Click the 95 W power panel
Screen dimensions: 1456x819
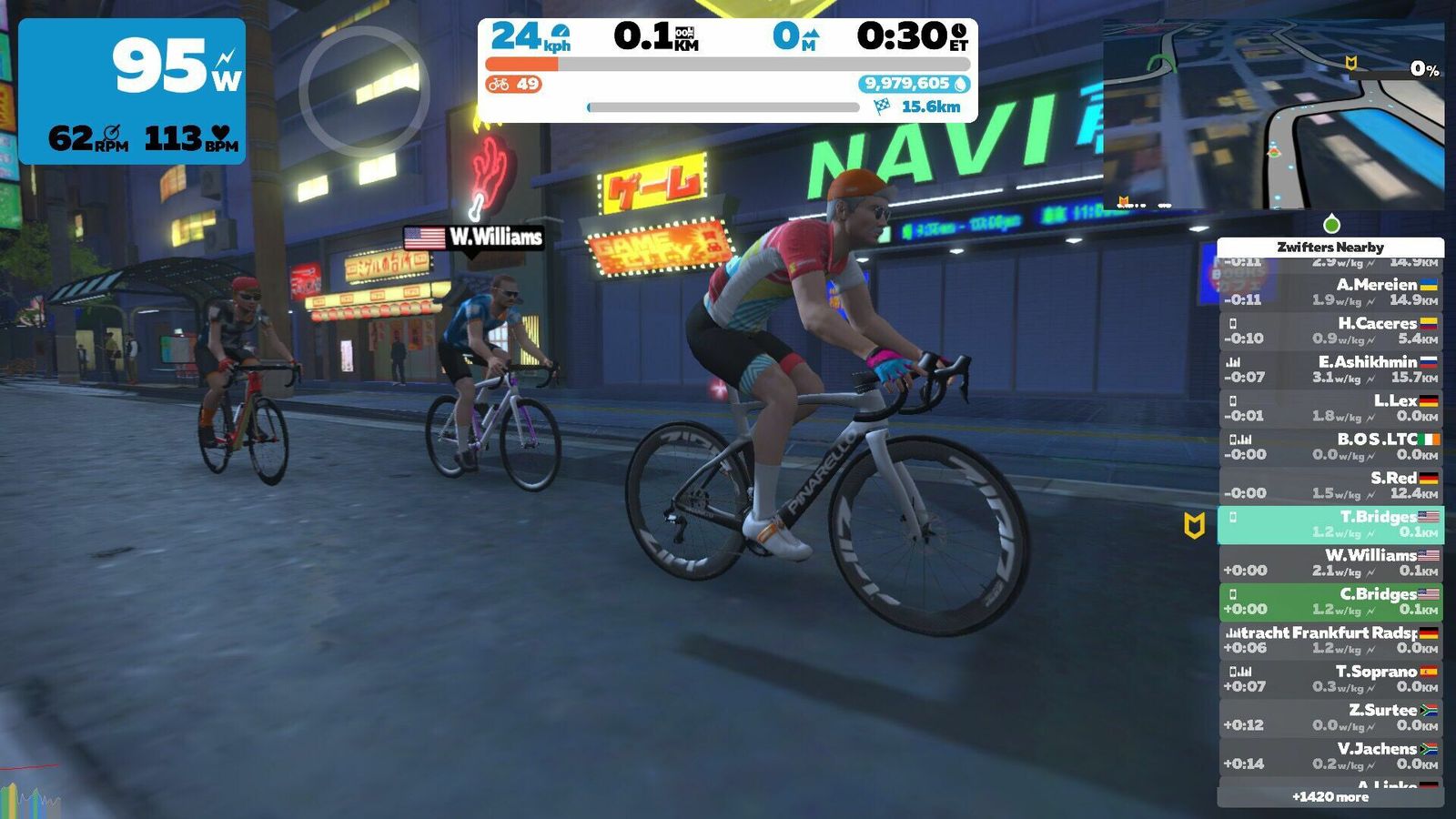pos(132,91)
